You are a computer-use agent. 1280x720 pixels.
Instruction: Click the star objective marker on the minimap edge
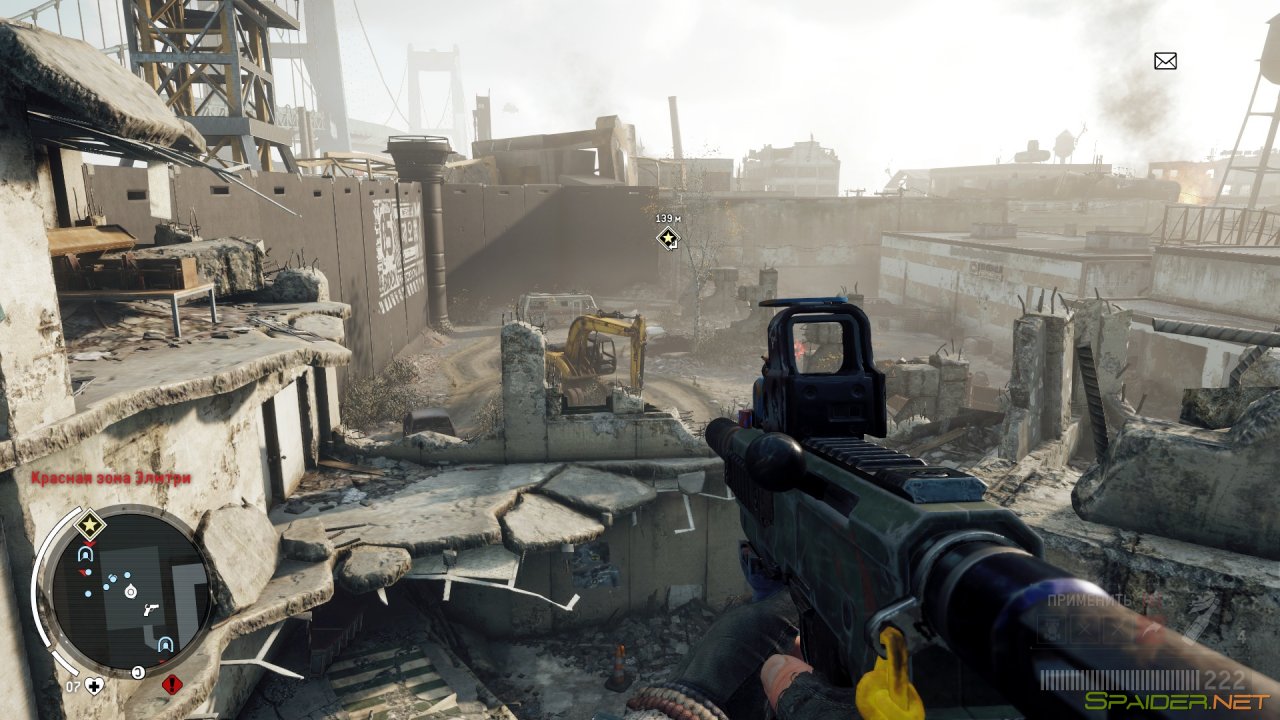coord(89,524)
